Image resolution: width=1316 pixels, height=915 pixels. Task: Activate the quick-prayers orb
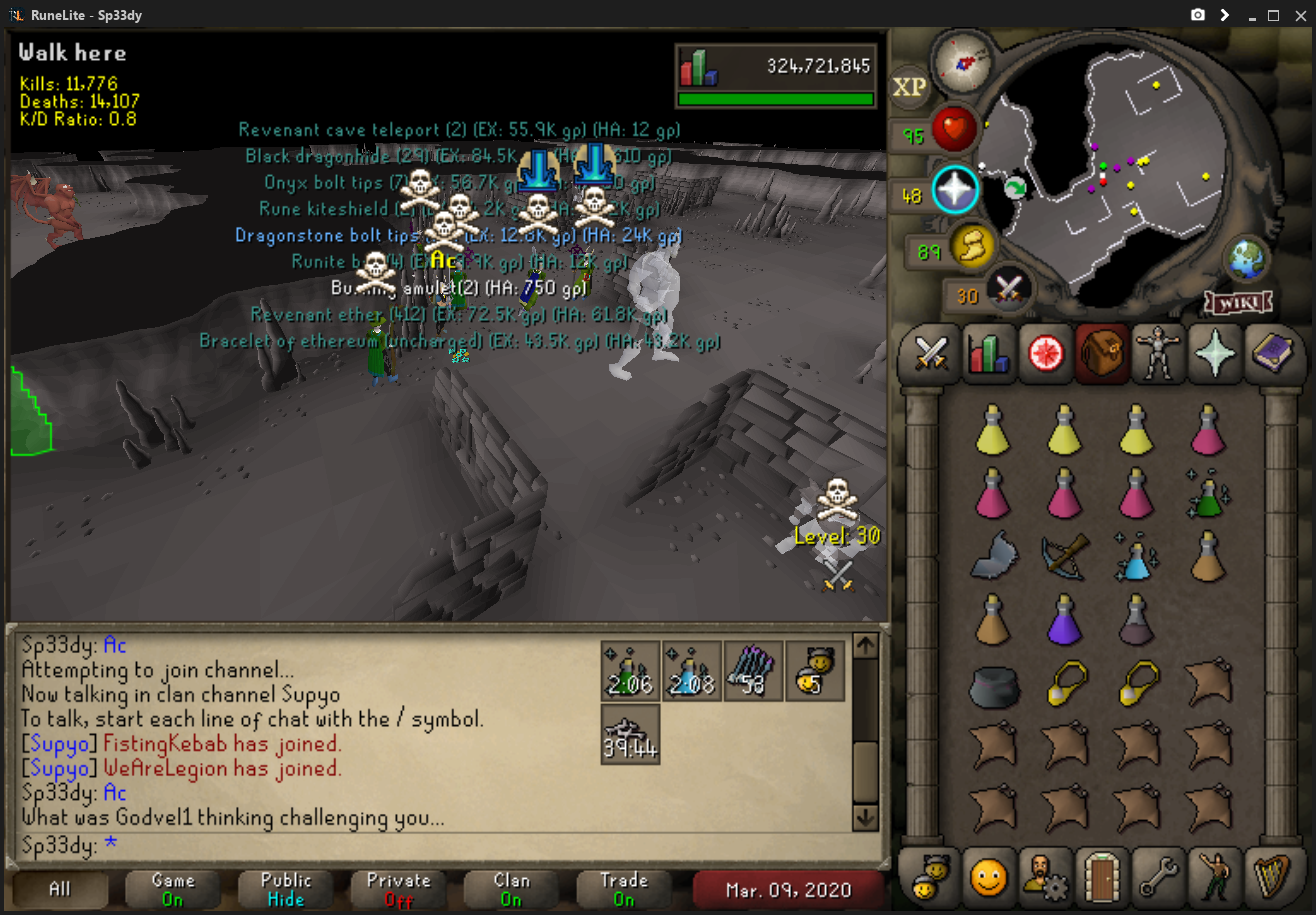tap(953, 191)
